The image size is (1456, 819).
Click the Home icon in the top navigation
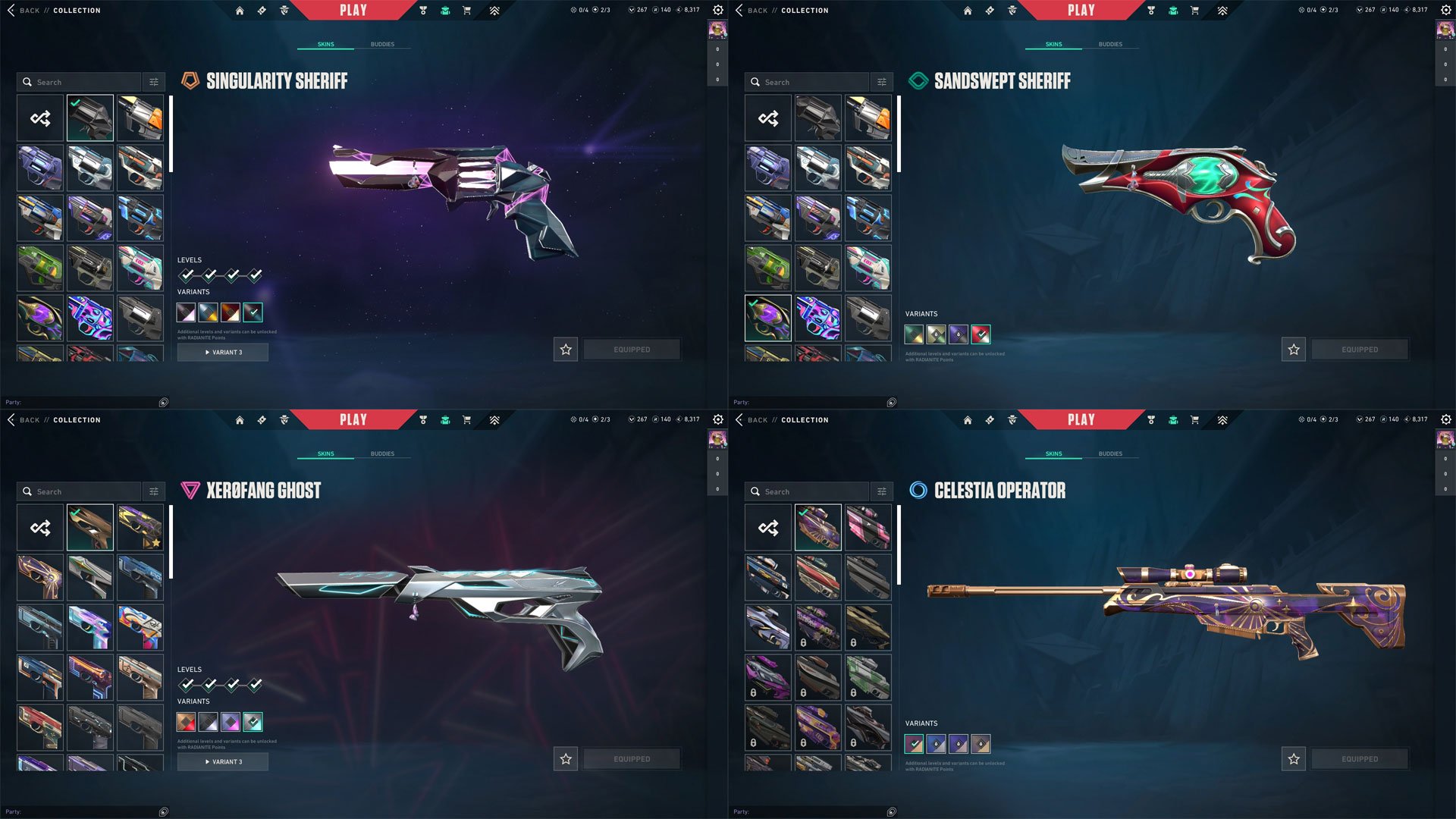(x=240, y=10)
